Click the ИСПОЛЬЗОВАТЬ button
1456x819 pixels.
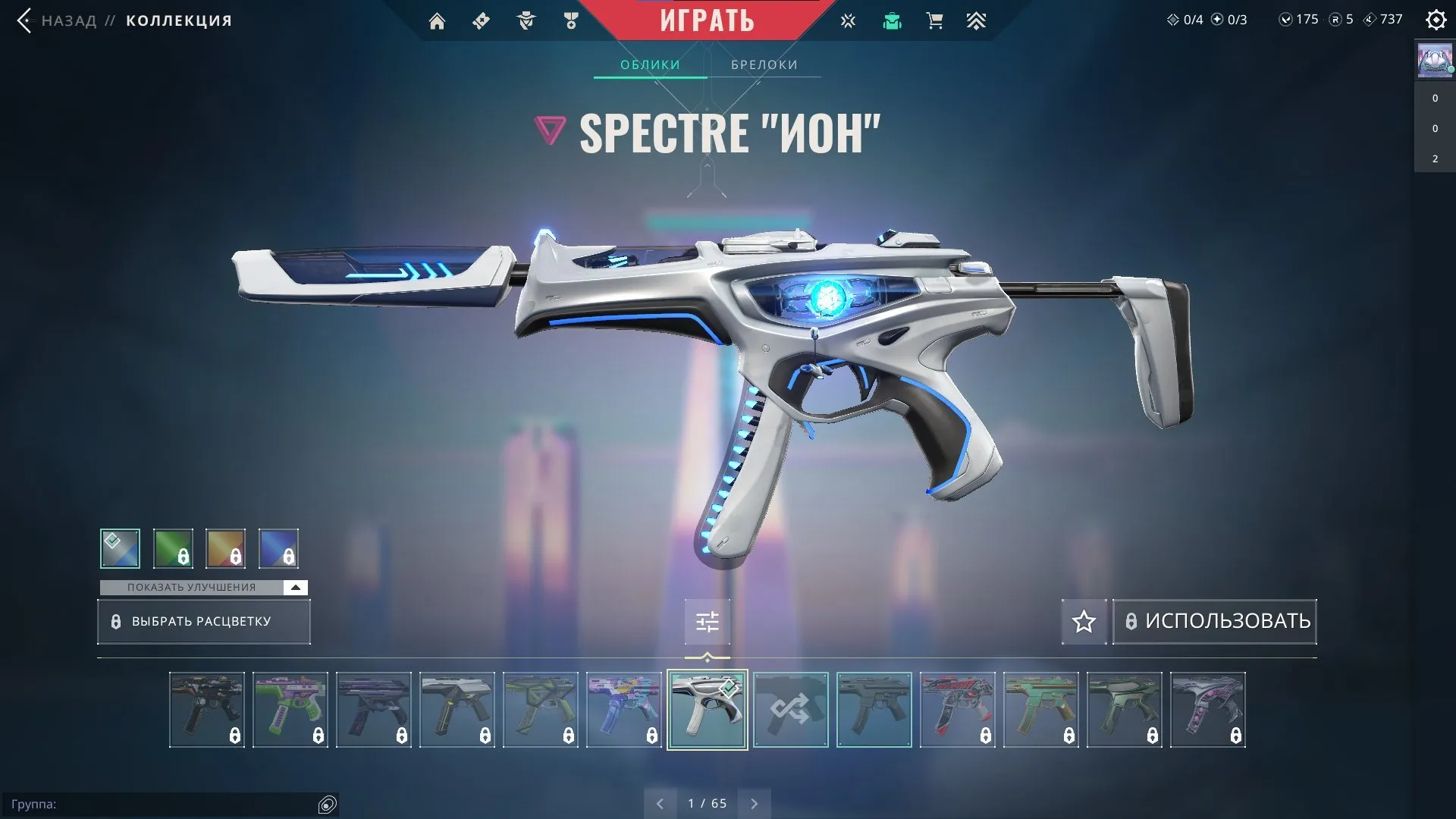coord(1213,621)
